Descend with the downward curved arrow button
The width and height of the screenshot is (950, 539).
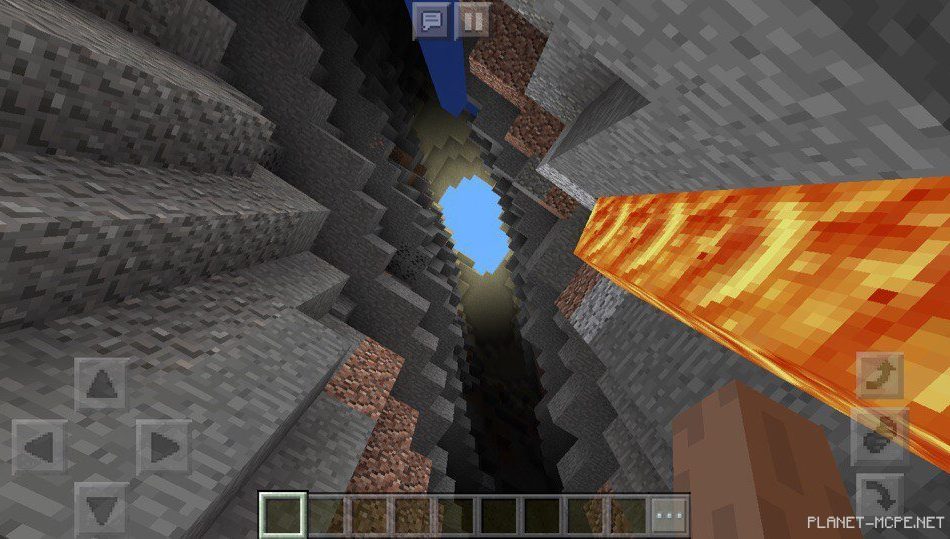click(881, 497)
